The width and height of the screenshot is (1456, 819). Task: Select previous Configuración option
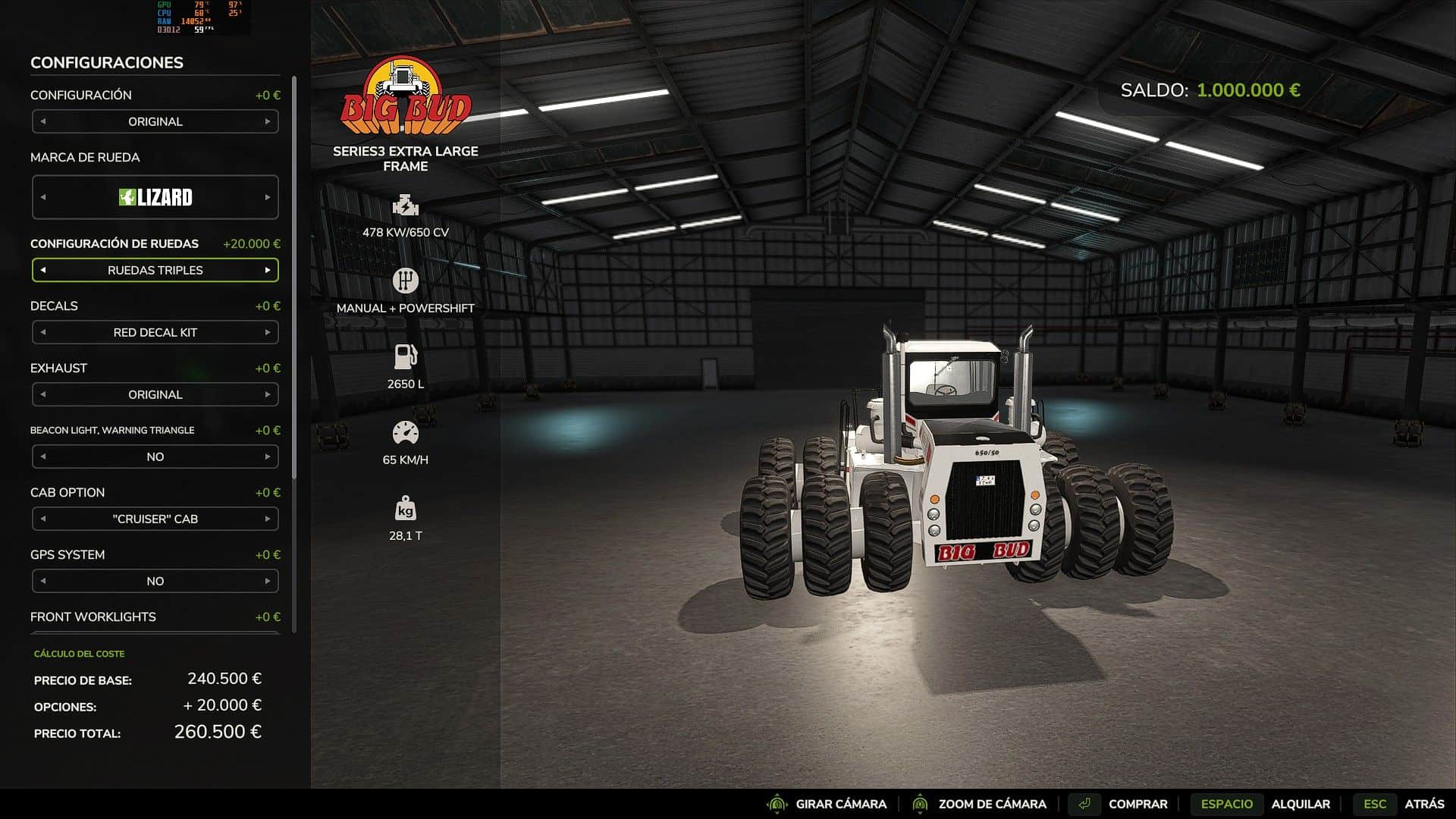point(43,121)
